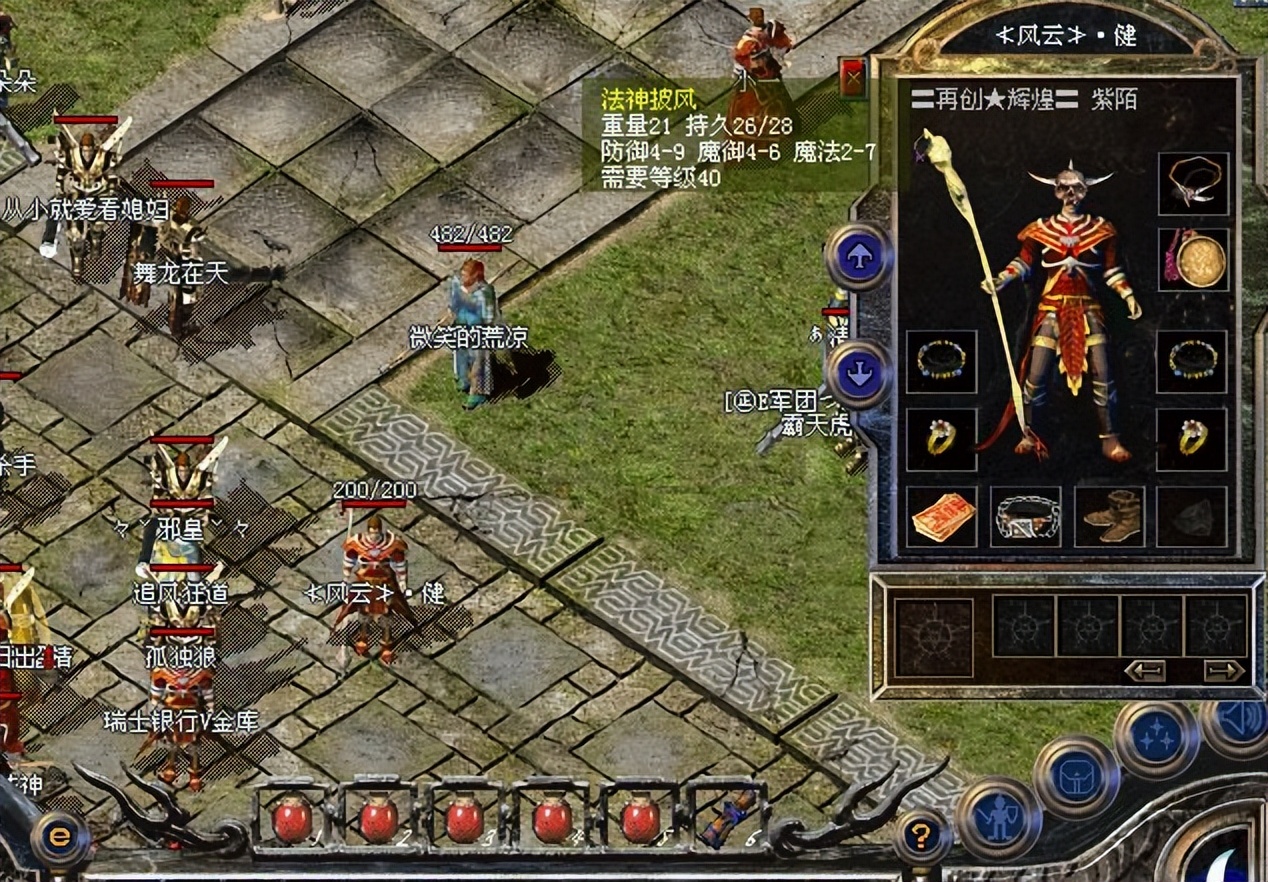This screenshot has height=882, width=1268.
Task: Select the left gold ring slot
Action: (x=941, y=438)
